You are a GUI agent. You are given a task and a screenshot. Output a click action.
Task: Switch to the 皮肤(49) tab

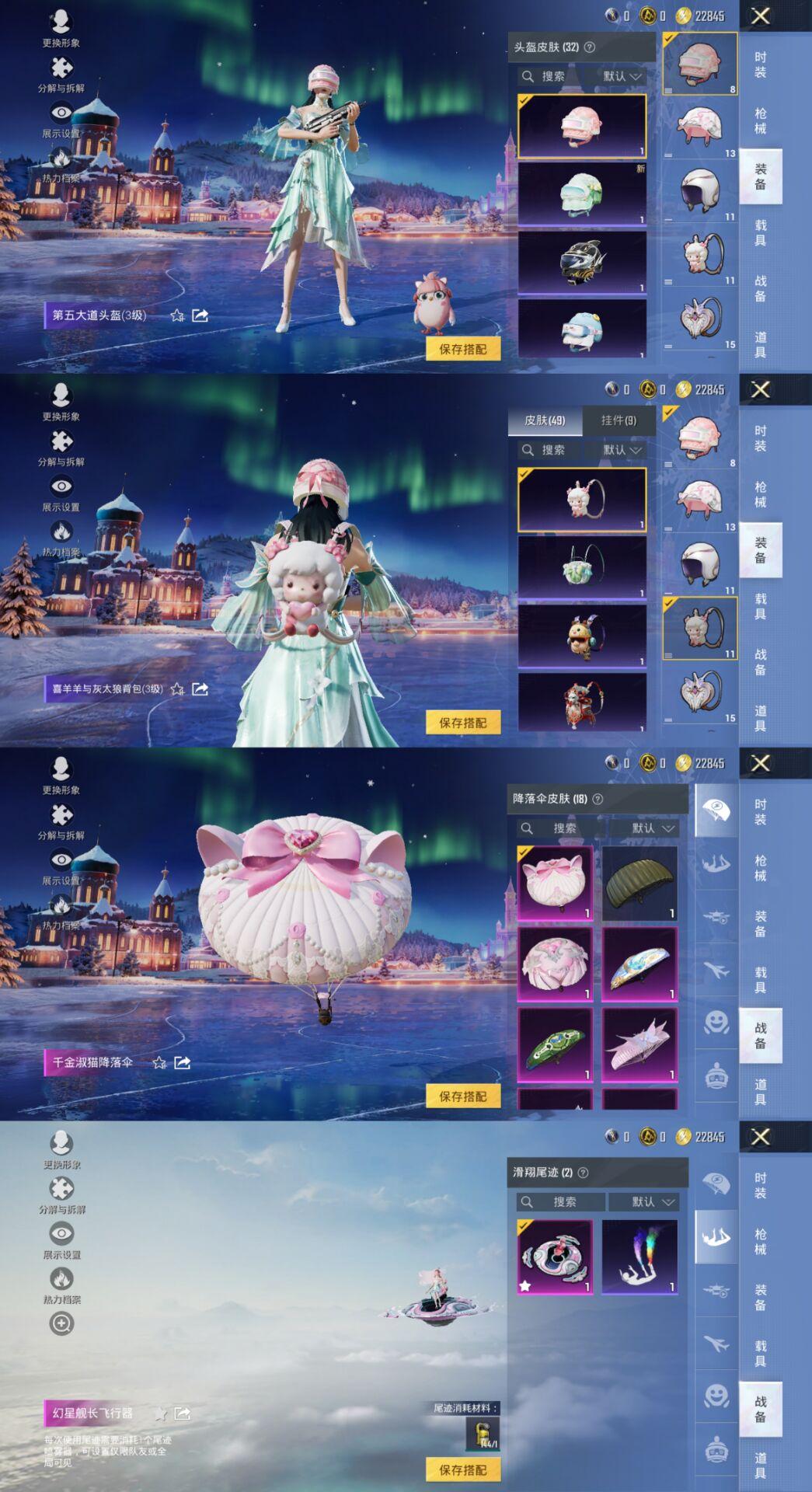click(544, 420)
